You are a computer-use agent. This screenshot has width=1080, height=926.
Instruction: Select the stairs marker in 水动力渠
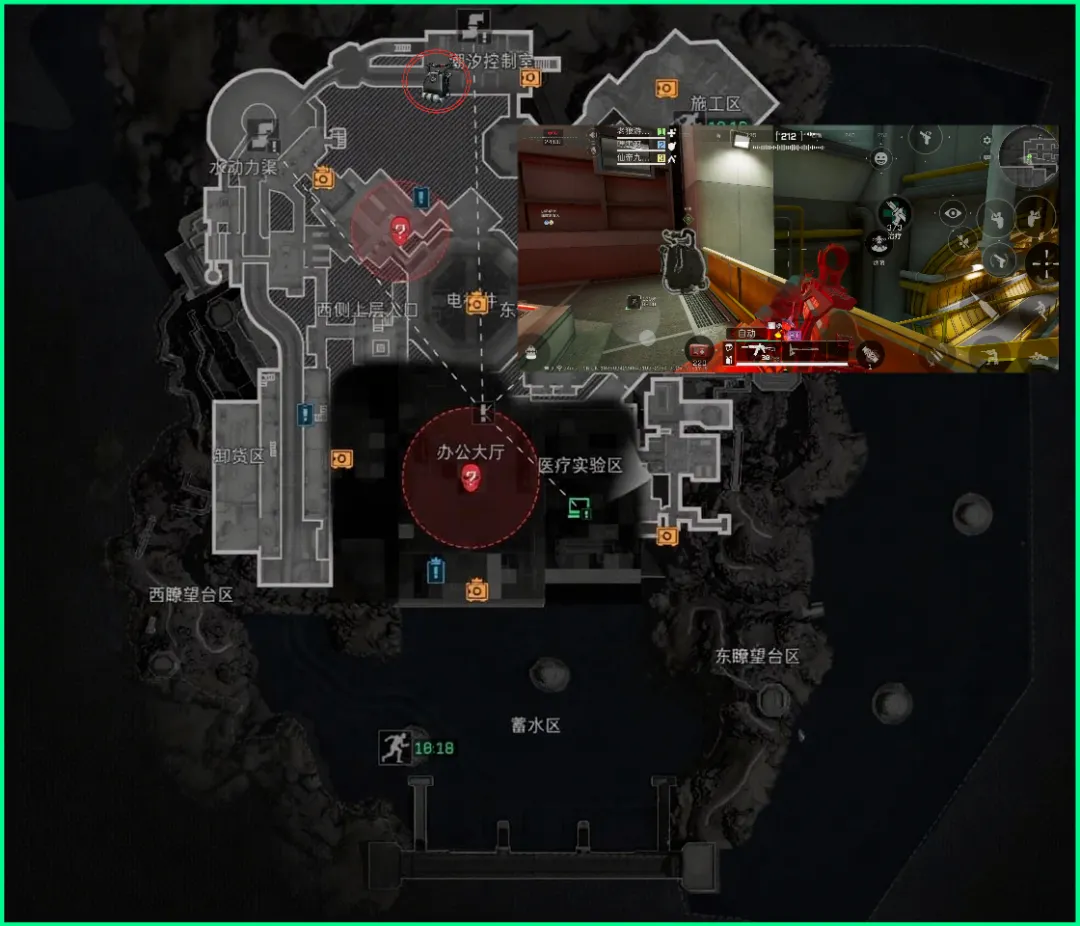[261, 129]
